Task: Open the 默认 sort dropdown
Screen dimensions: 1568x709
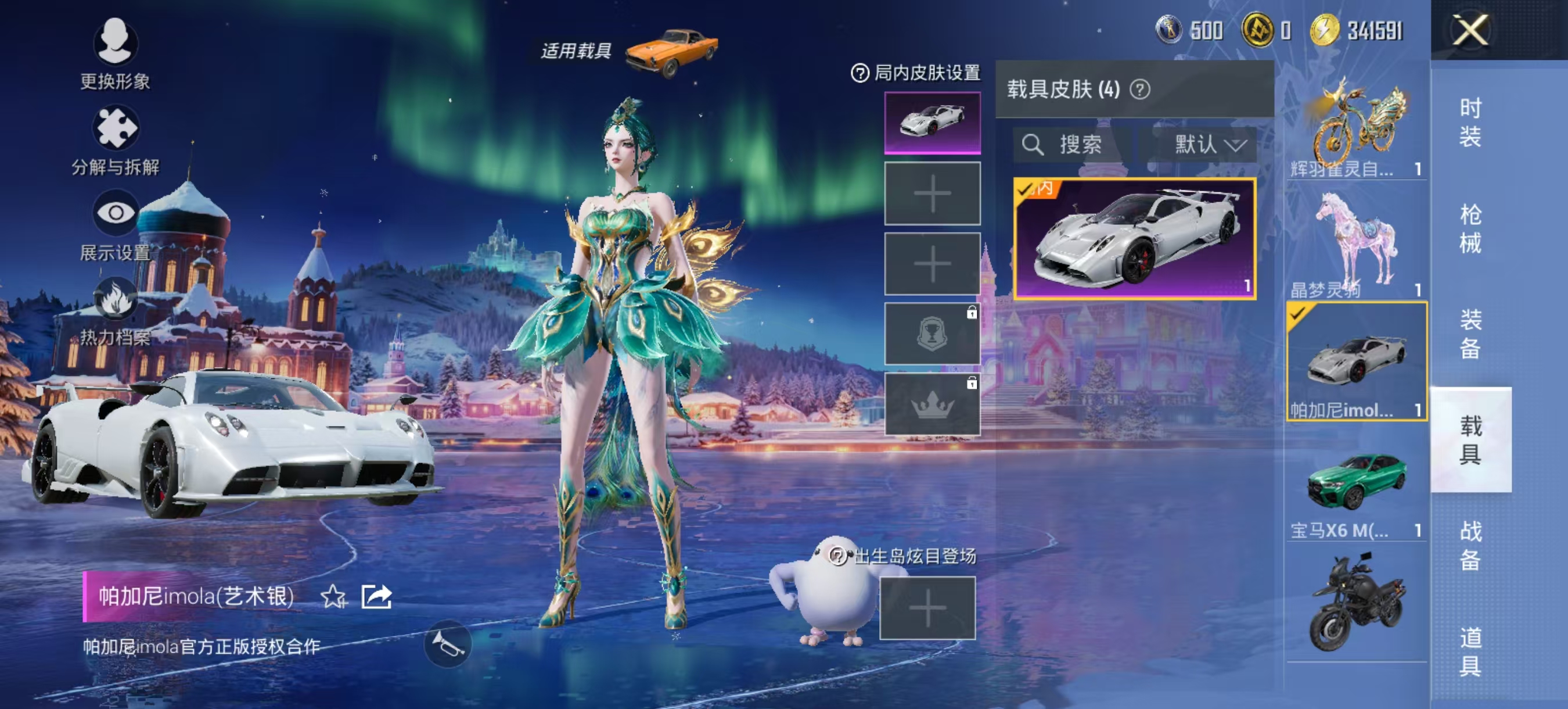Action: click(x=1209, y=145)
